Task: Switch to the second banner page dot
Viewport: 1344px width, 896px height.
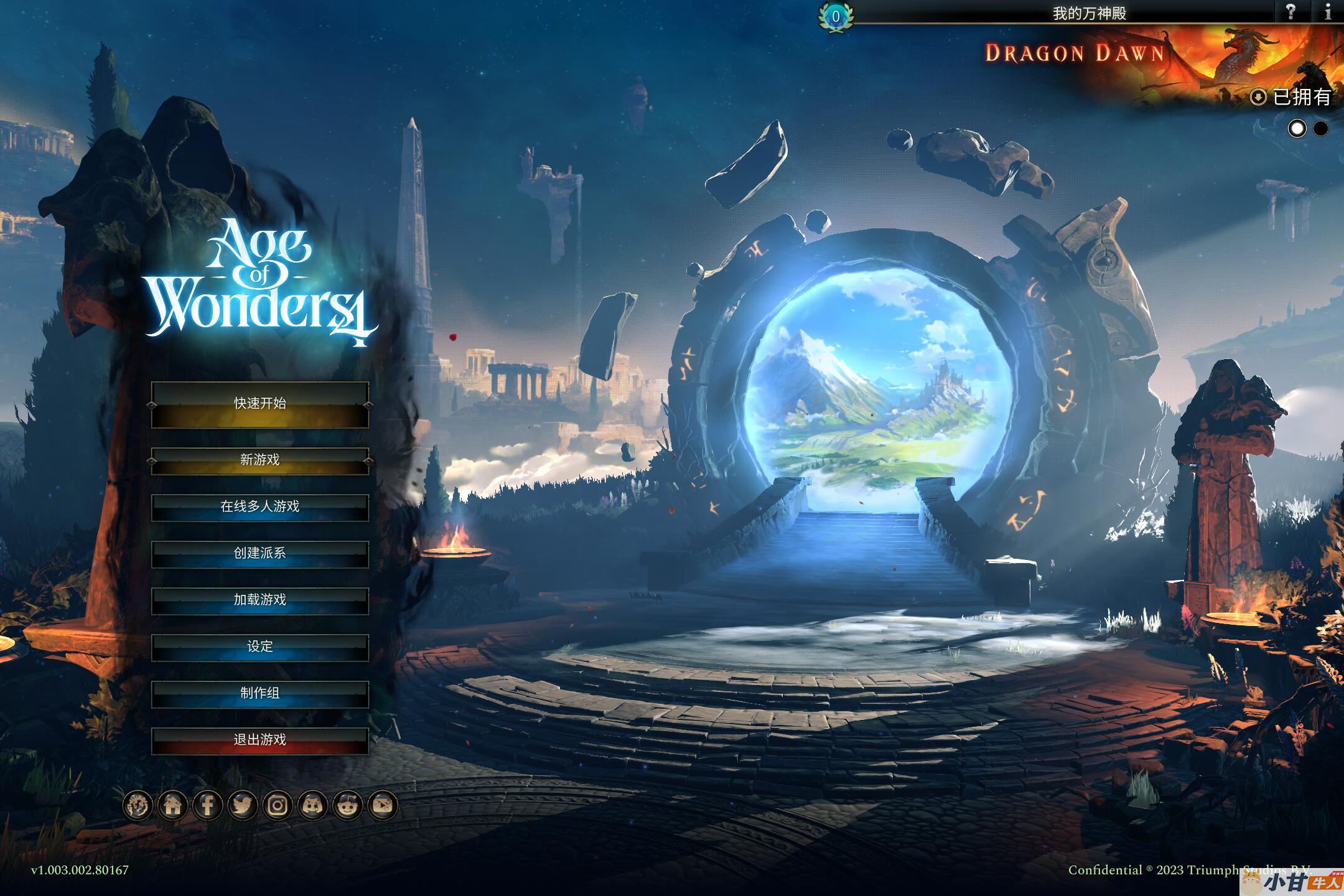Action: click(1320, 129)
